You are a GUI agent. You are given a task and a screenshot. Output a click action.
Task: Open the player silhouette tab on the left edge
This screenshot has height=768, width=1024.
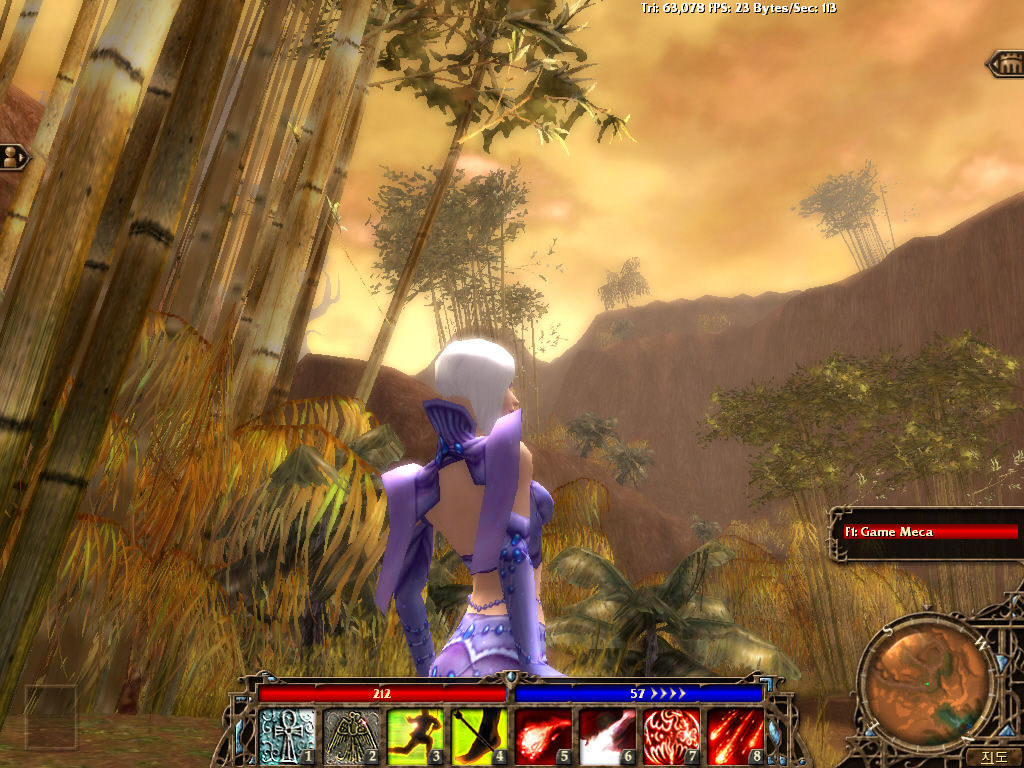pos(13,157)
